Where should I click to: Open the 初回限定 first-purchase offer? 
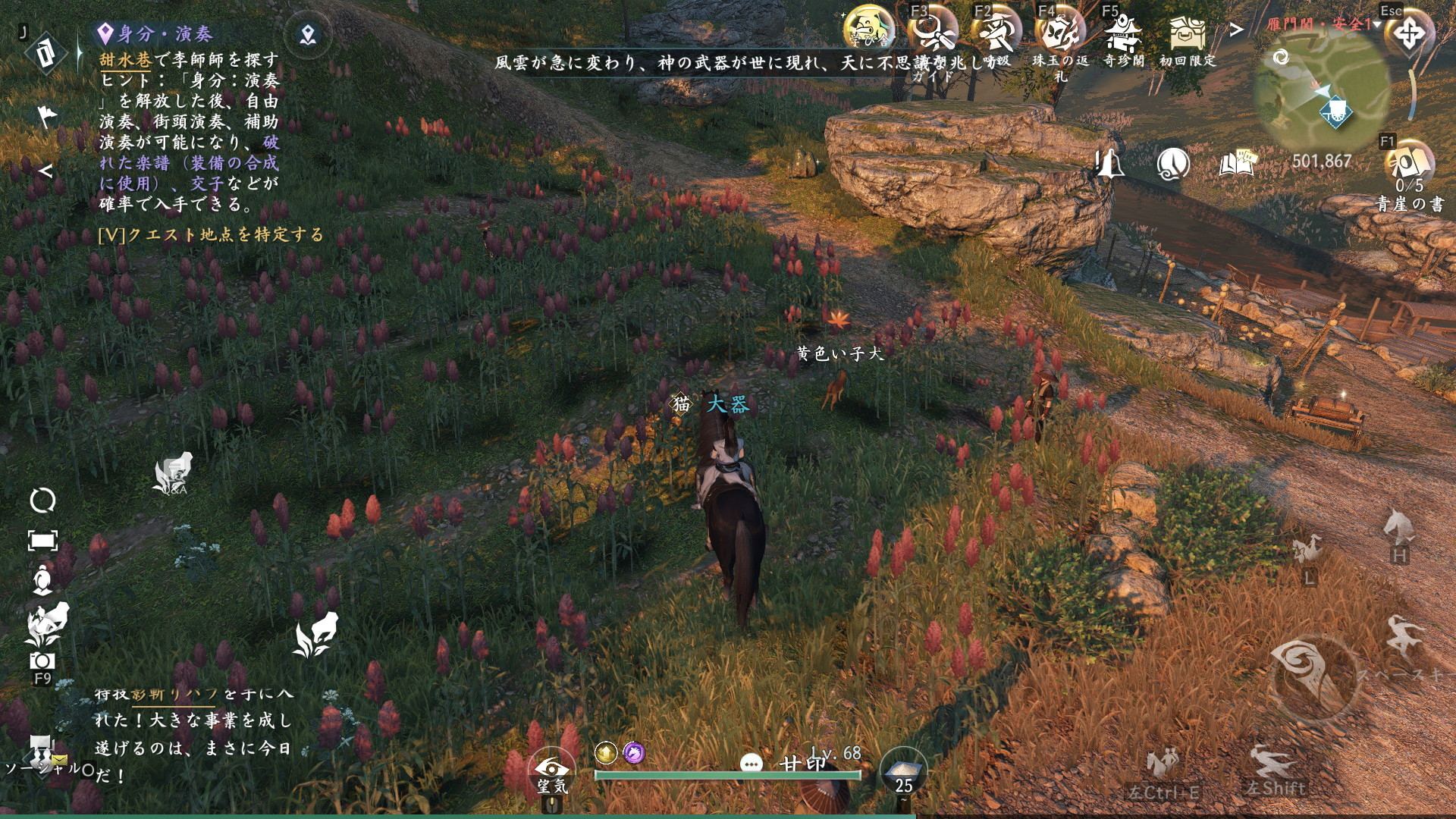tap(1187, 34)
